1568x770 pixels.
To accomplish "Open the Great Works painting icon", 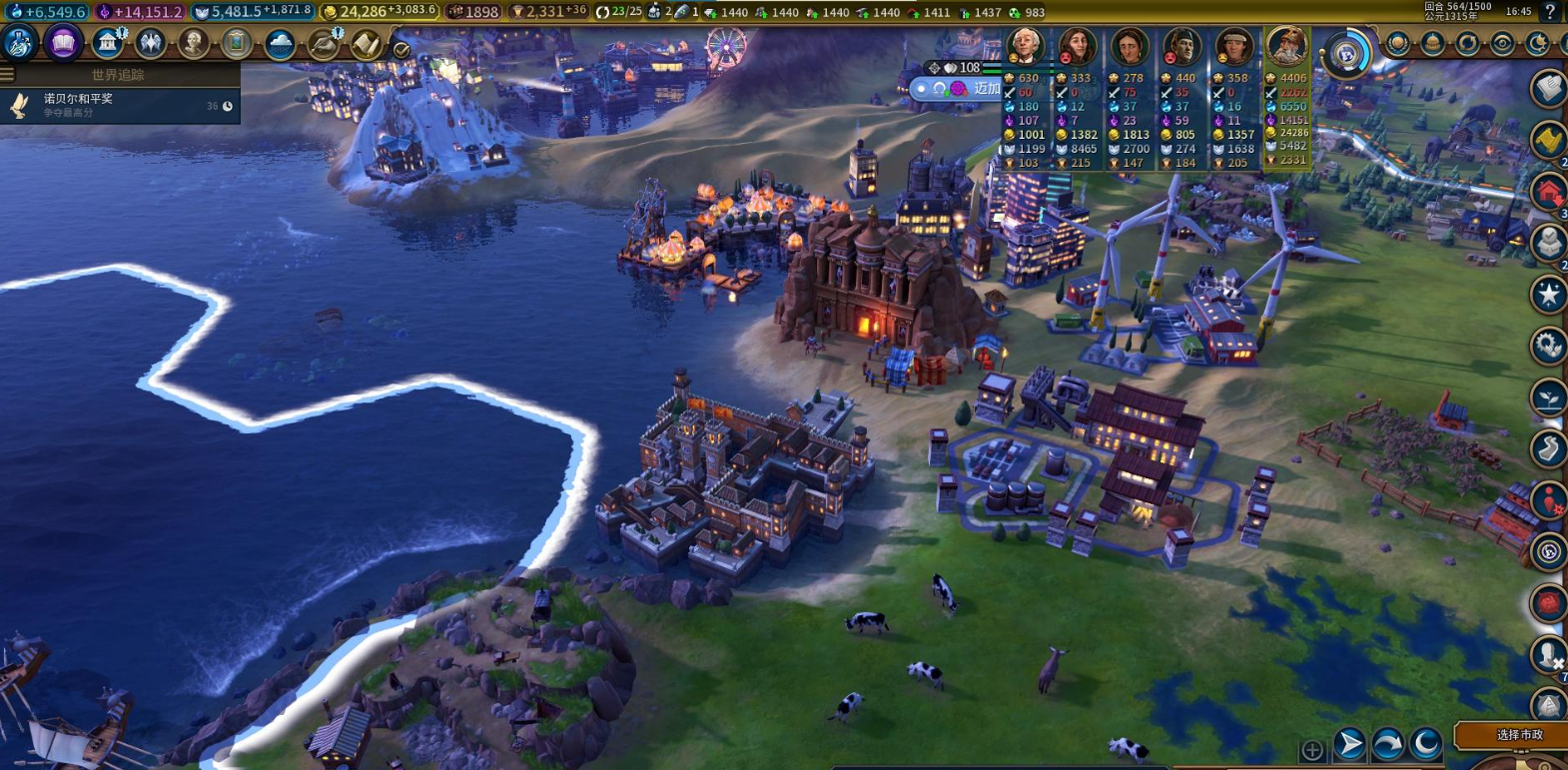I will click(237, 43).
